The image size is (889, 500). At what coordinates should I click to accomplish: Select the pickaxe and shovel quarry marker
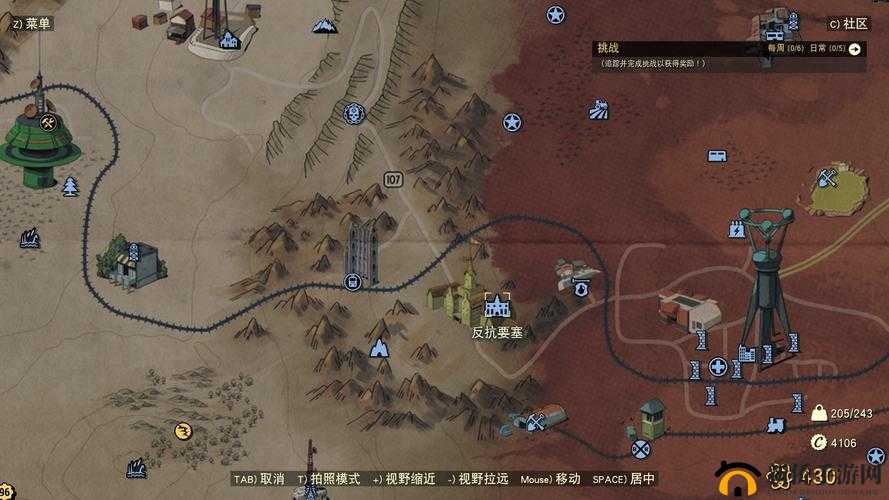[827, 179]
